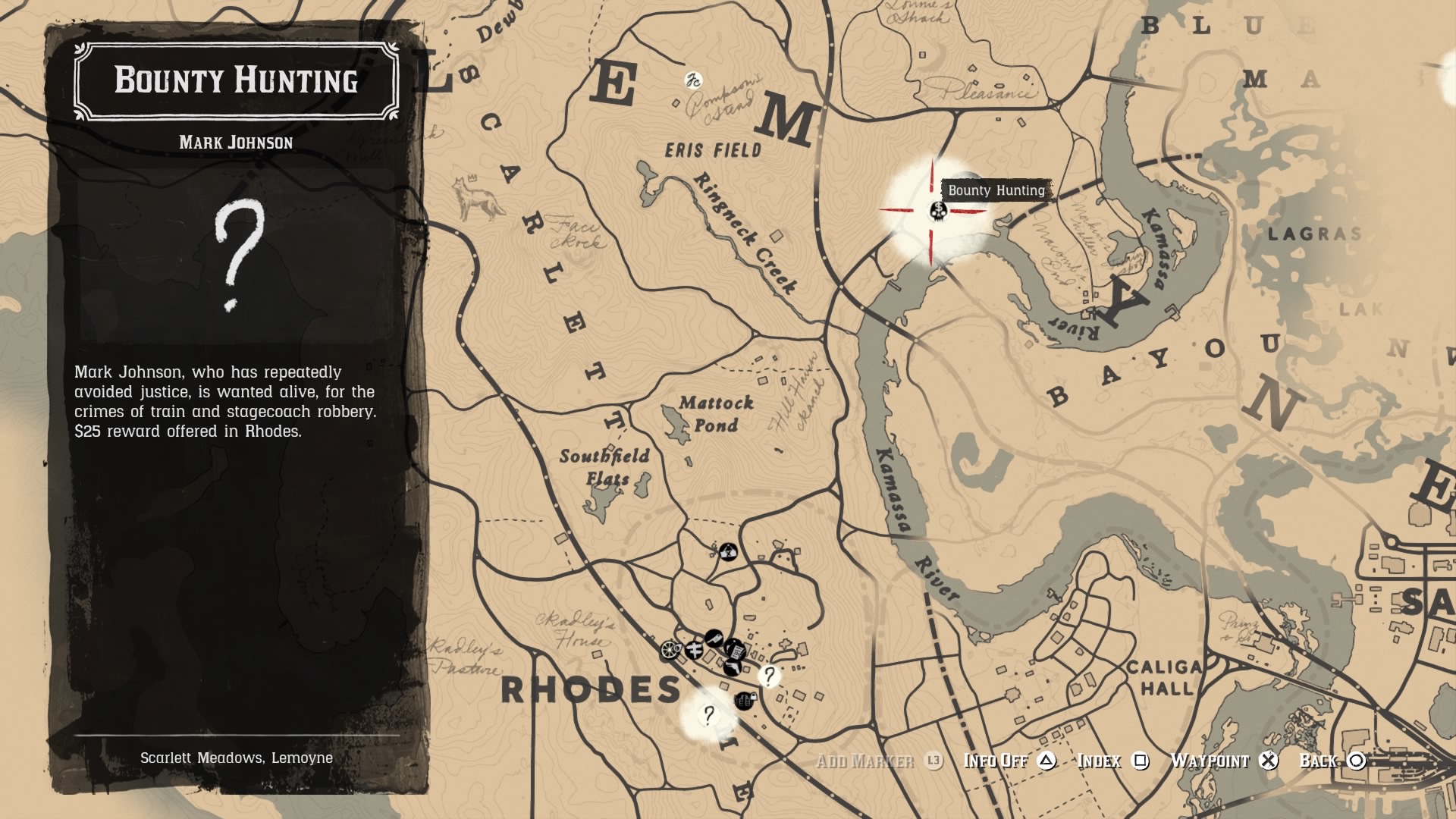
Task: Open the stranger question mark below Rhodes
Action: tap(708, 715)
